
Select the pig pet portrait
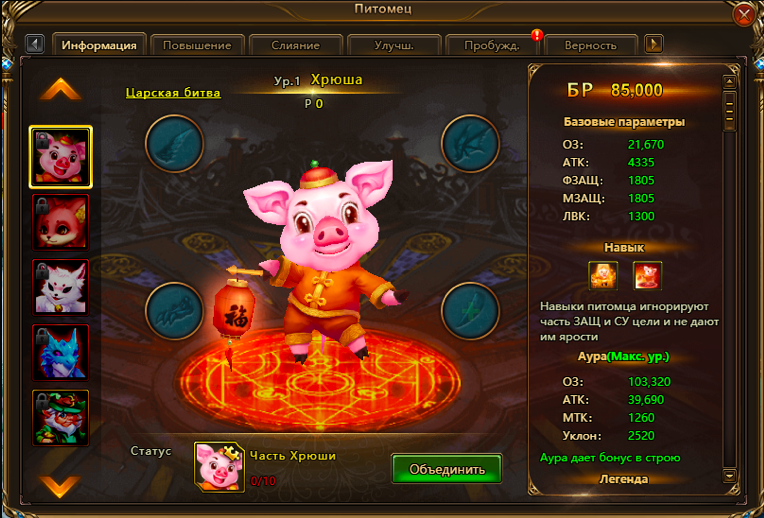pos(60,157)
